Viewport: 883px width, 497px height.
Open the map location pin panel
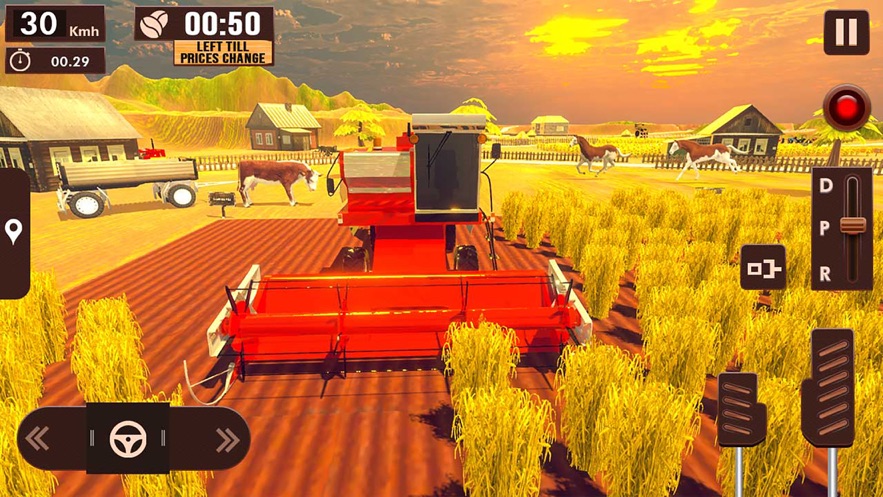[14, 233]
